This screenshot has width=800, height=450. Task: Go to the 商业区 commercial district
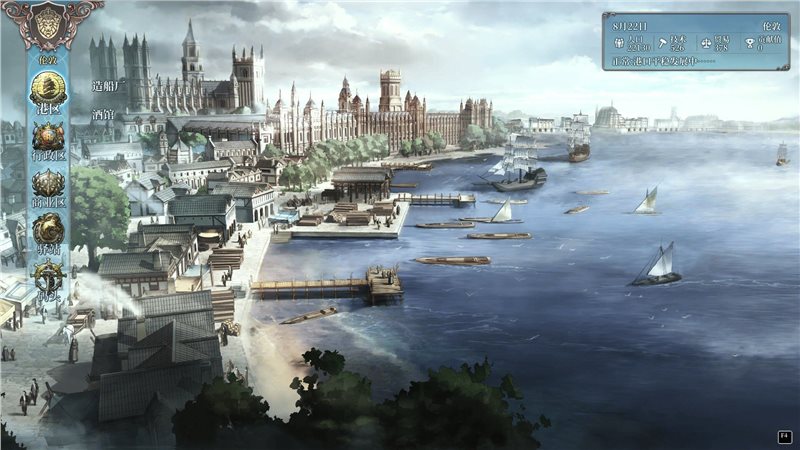coord(47,184)
